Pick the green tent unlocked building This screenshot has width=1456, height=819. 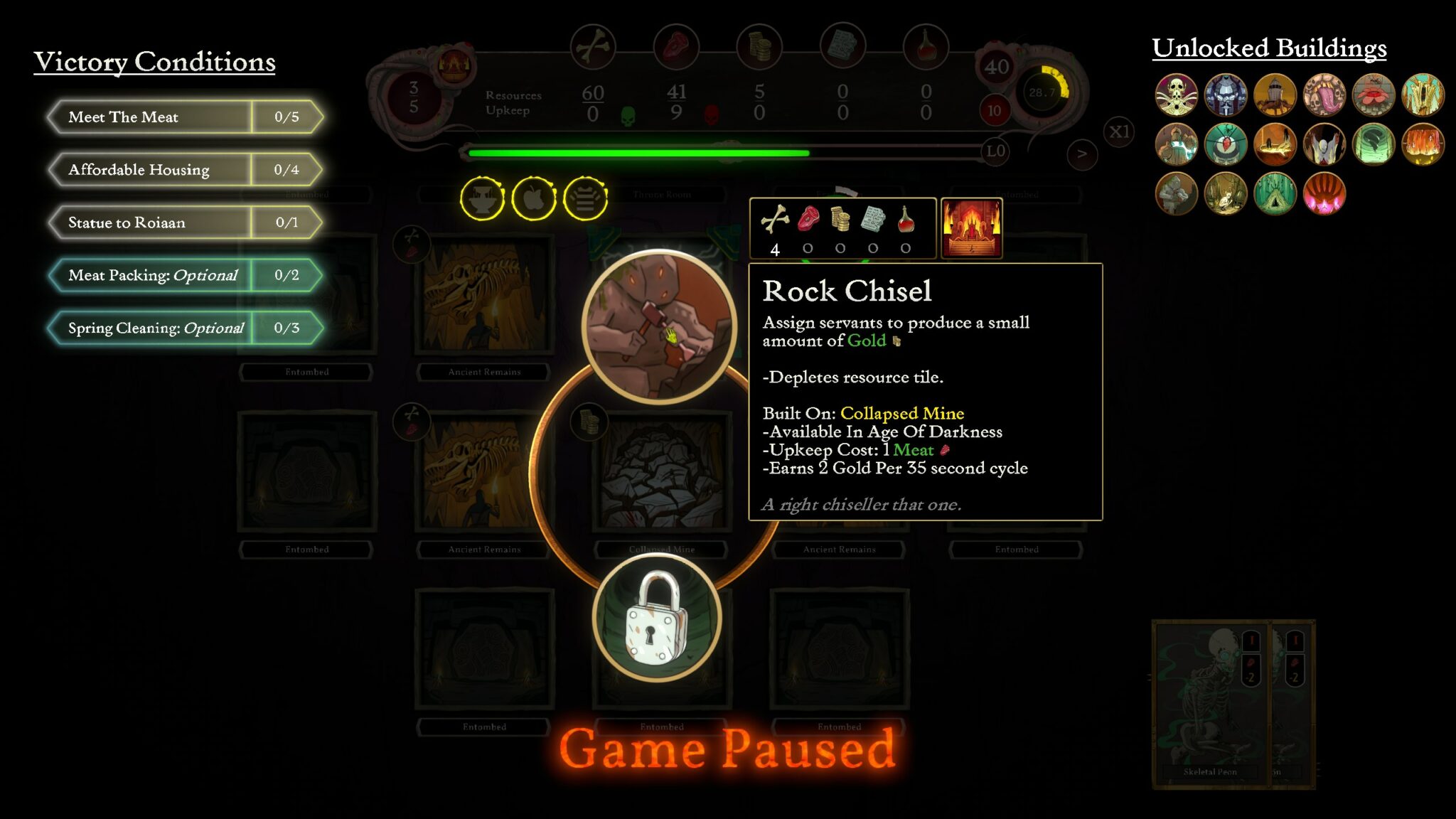pyautogui.click(x=1275, y=193)
